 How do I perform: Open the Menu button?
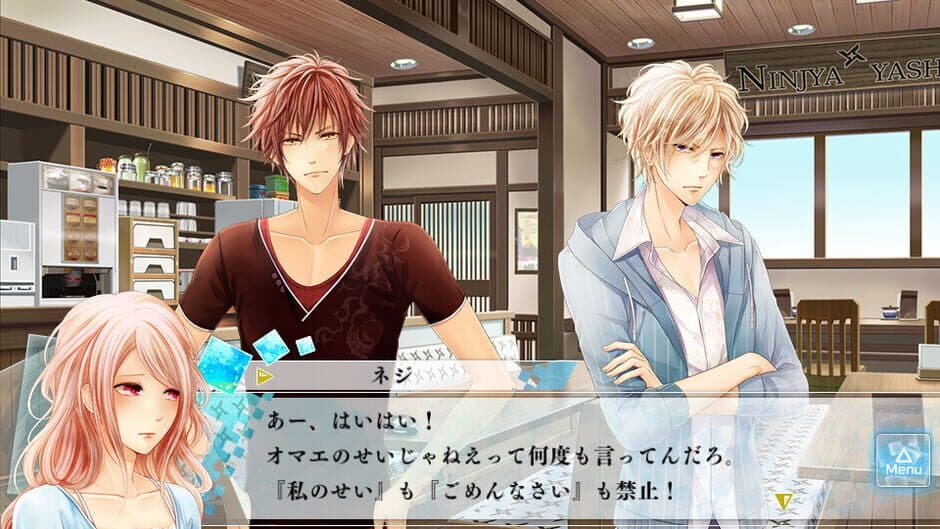point(902,459)
